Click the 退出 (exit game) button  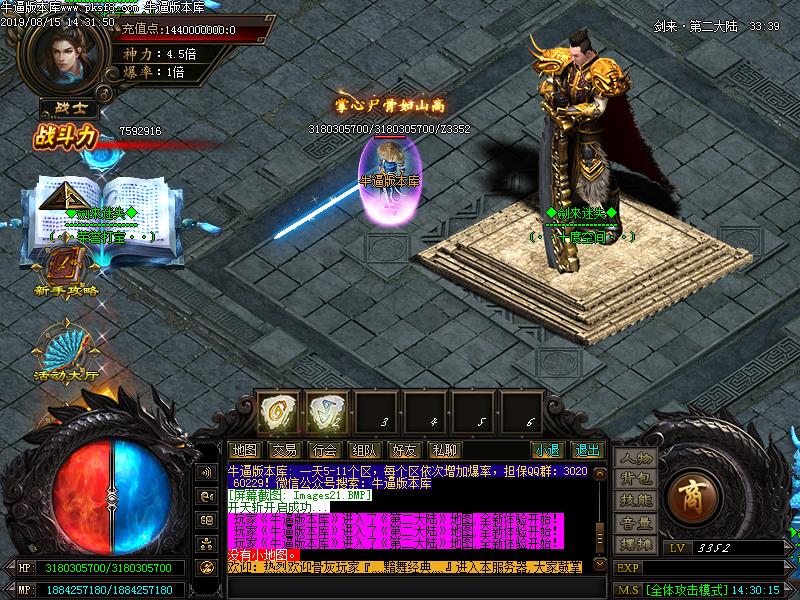click(x=588, y=450)
